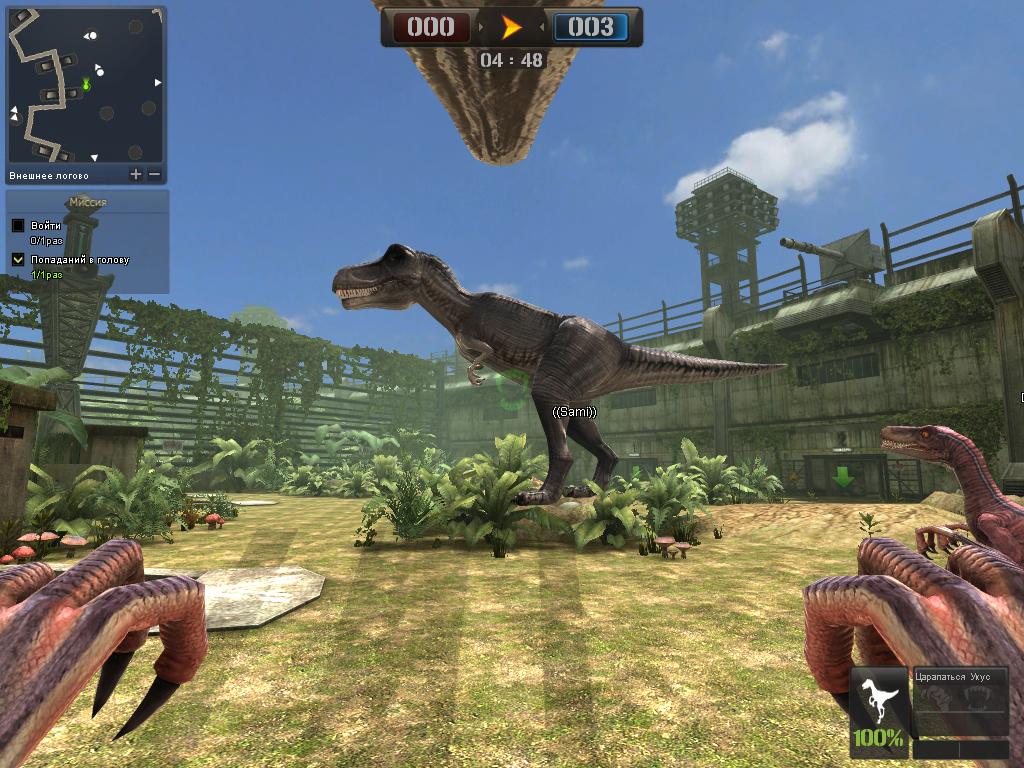Zoom in the minimap with plus button

(x=136, y=175)
